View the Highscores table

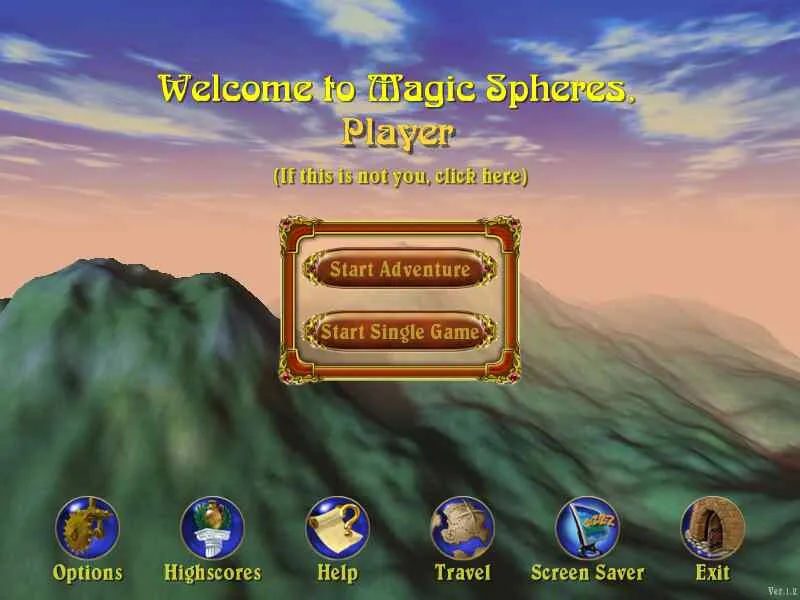click(212, 529)
